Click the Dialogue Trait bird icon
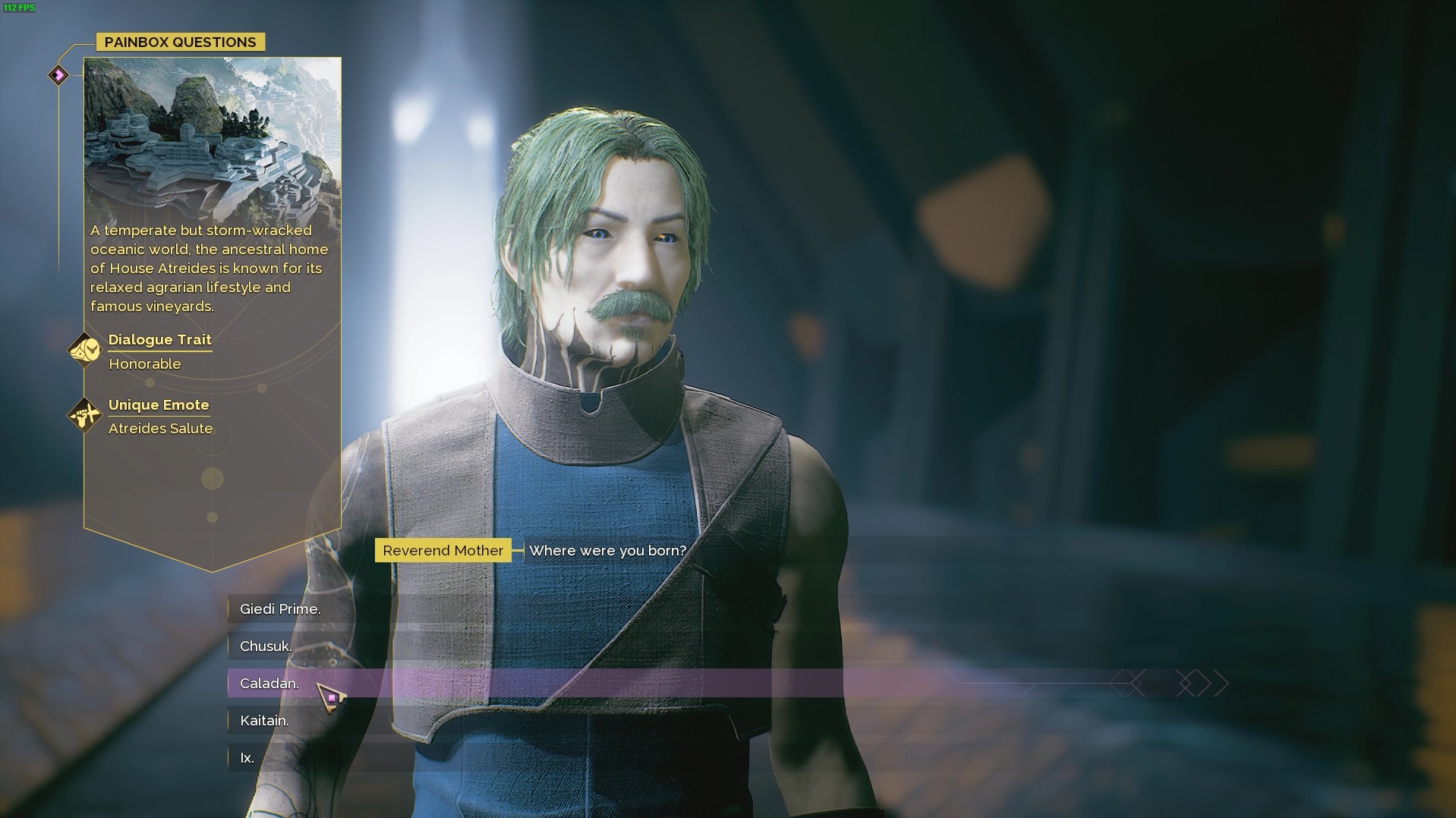The width and height of the screenshot is (1456, 818). (85, 350)
